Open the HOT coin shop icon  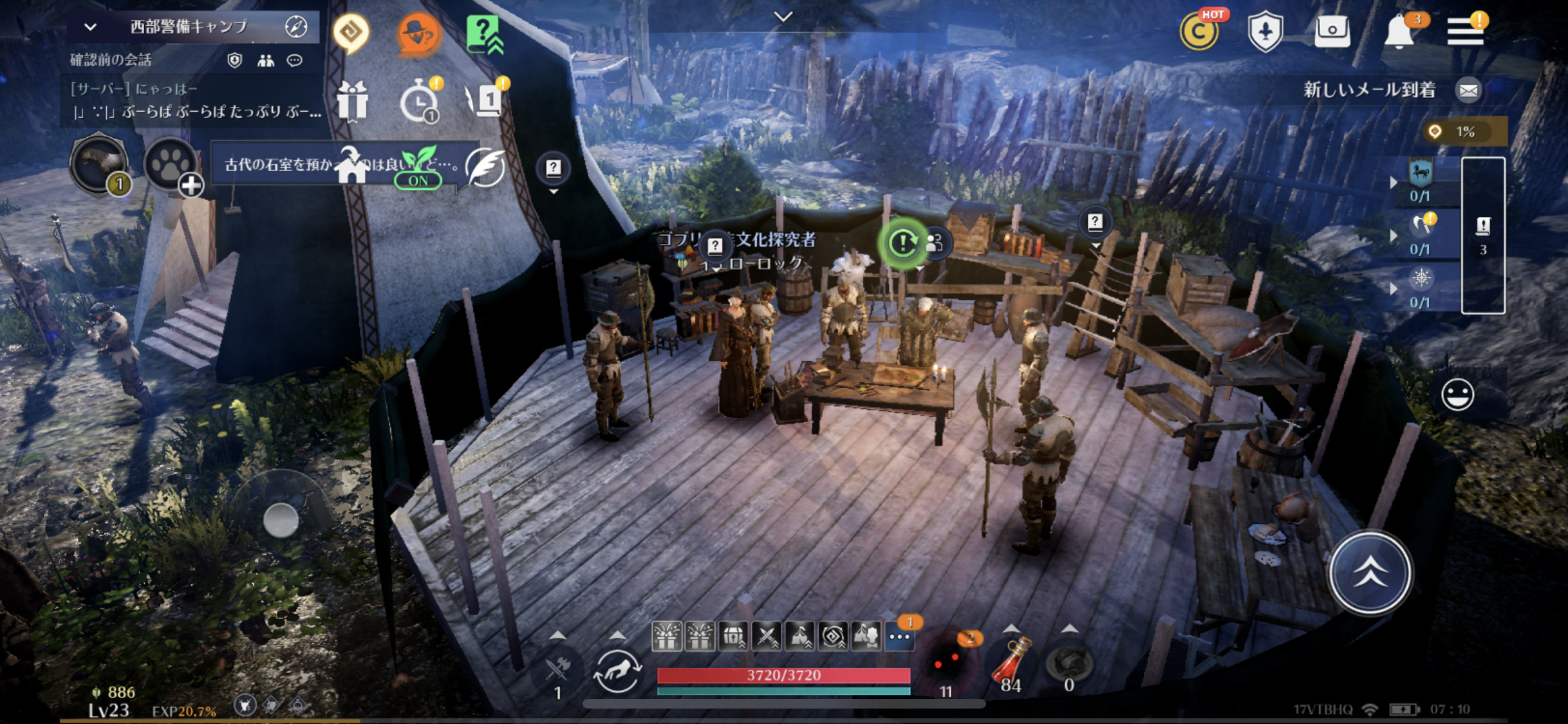pos(1199,32)
